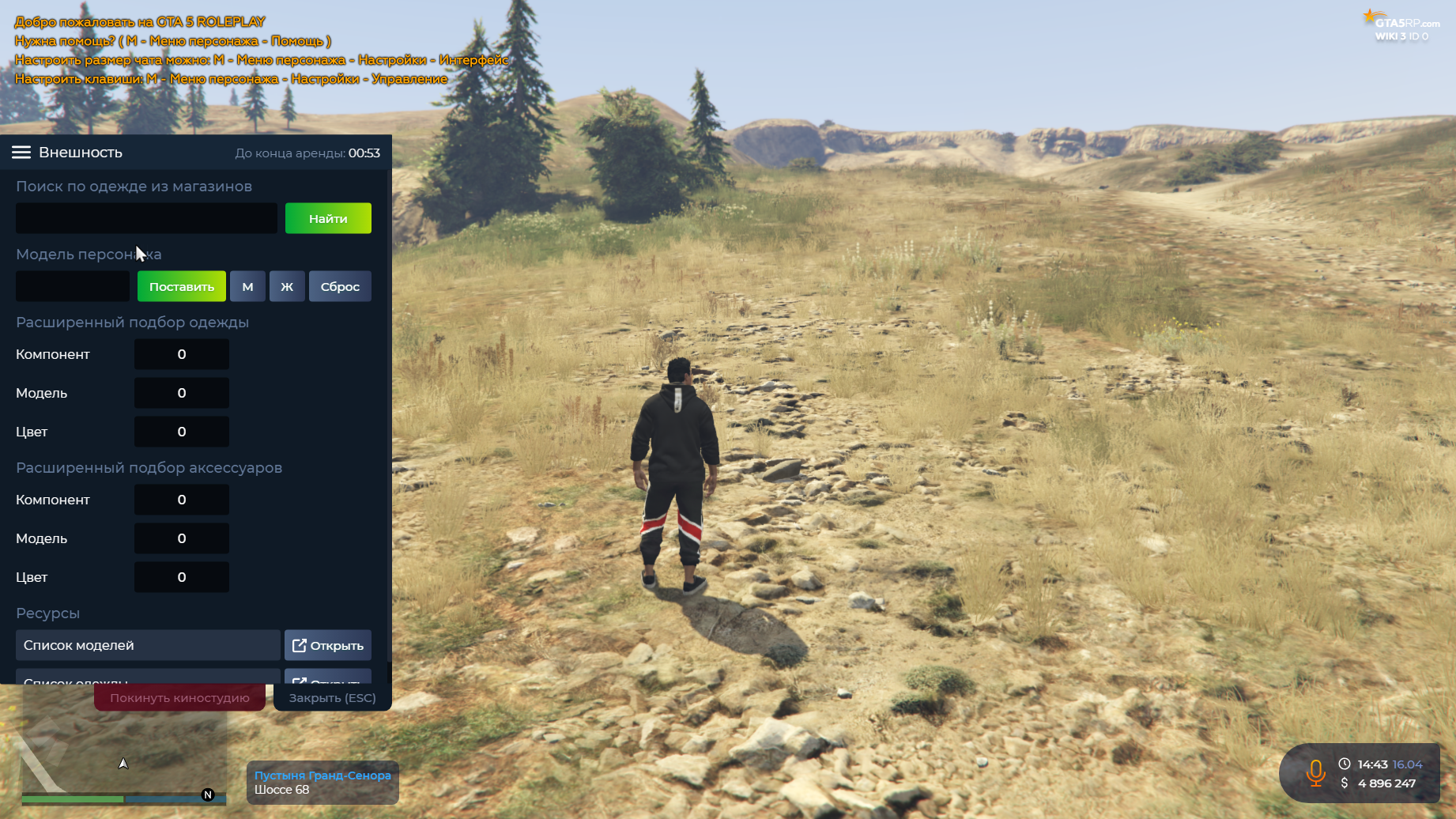Image resolution: width=1456 pixels, height=819 pixels.
Task: Open the hamburger menu beside Внешность
Action: (21, 153)
